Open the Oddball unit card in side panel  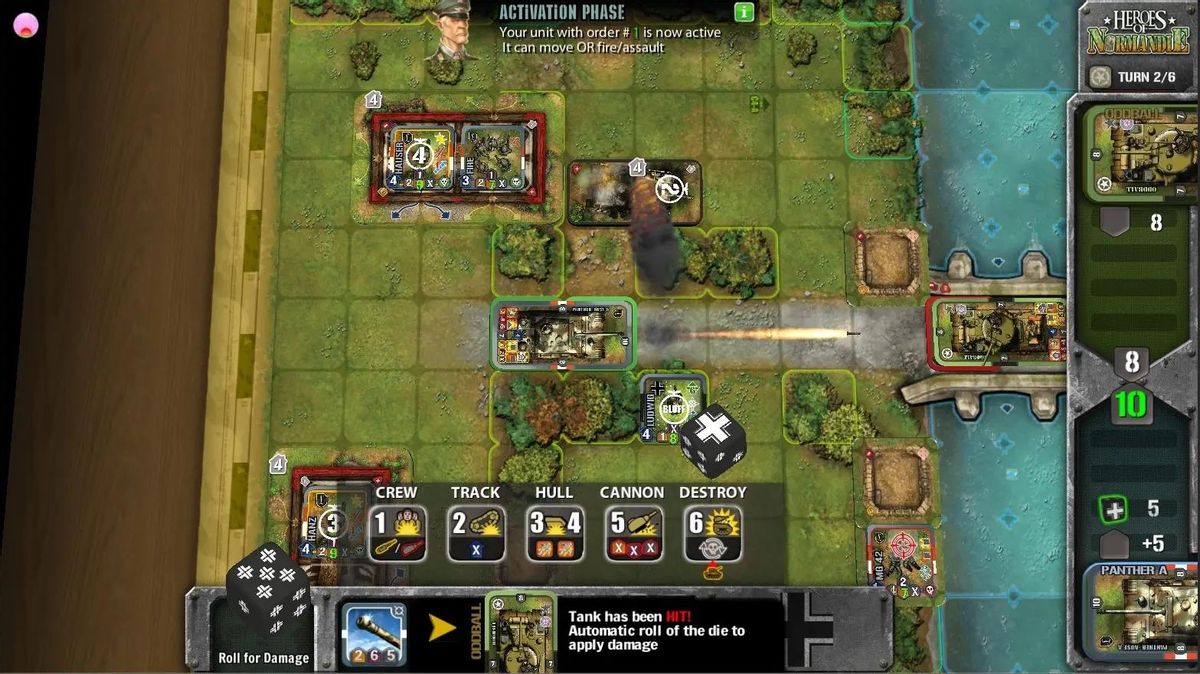(x=1140, y=155)
